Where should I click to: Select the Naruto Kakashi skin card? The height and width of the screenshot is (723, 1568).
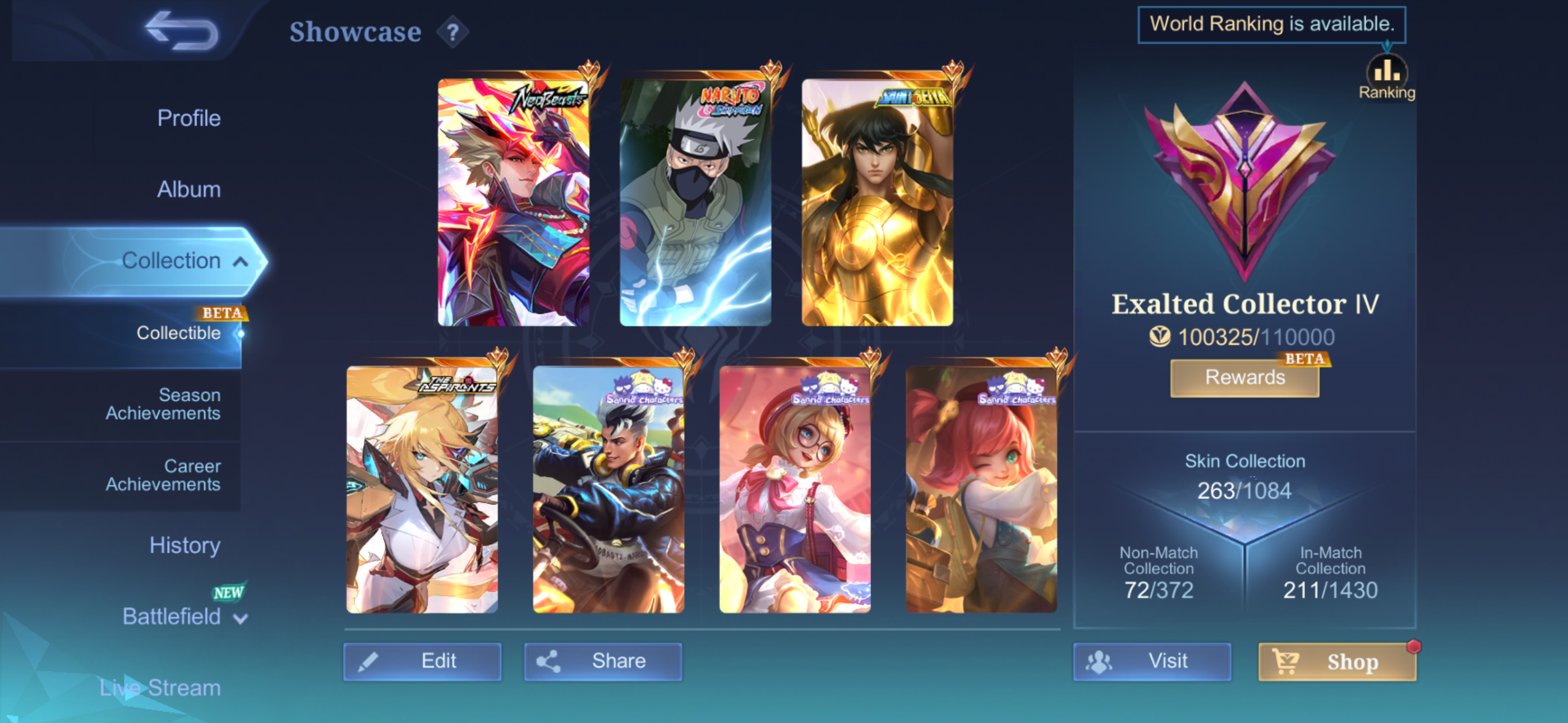pos(695,202)
